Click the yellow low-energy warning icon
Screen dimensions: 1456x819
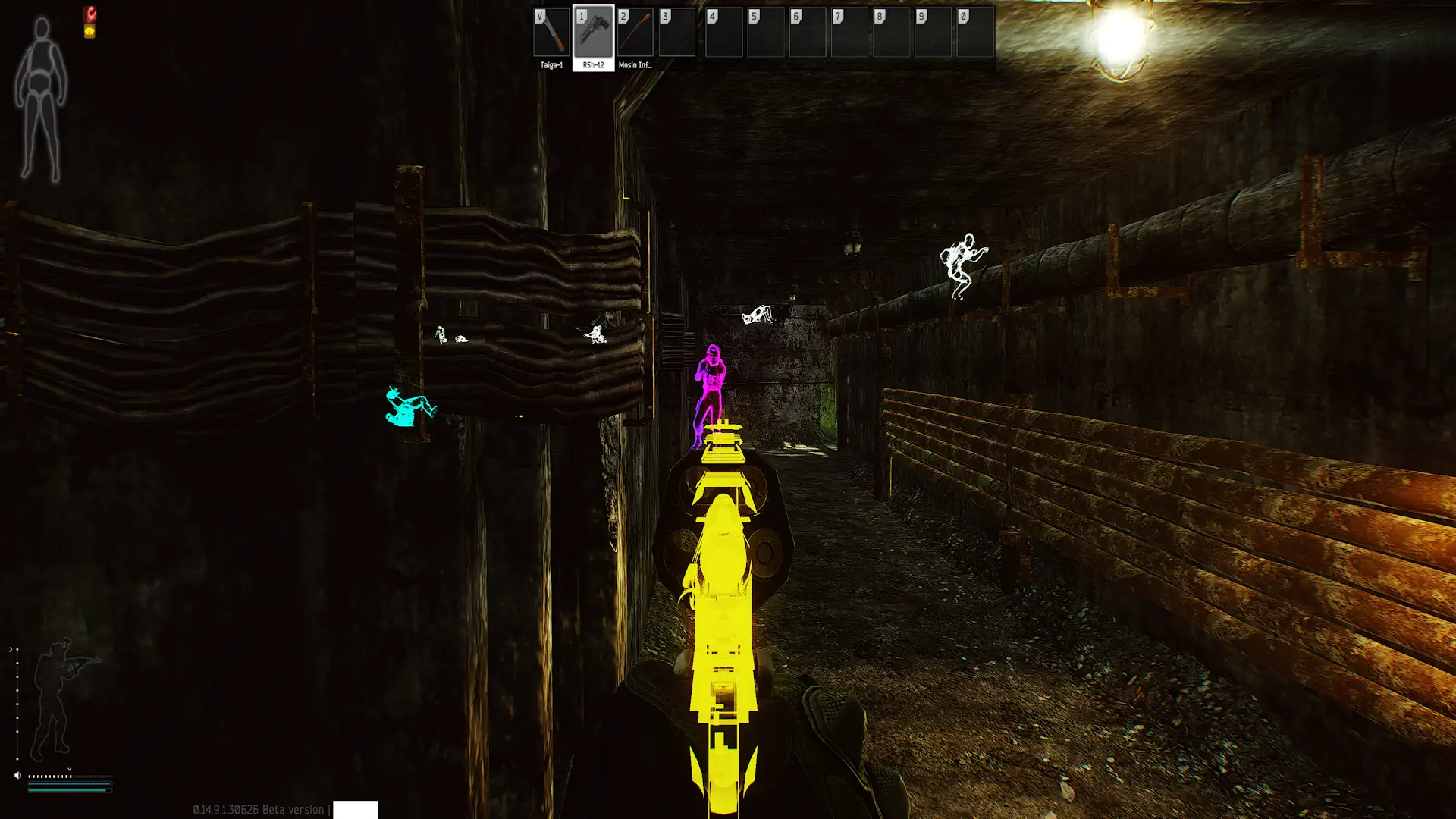coord(89,31)
